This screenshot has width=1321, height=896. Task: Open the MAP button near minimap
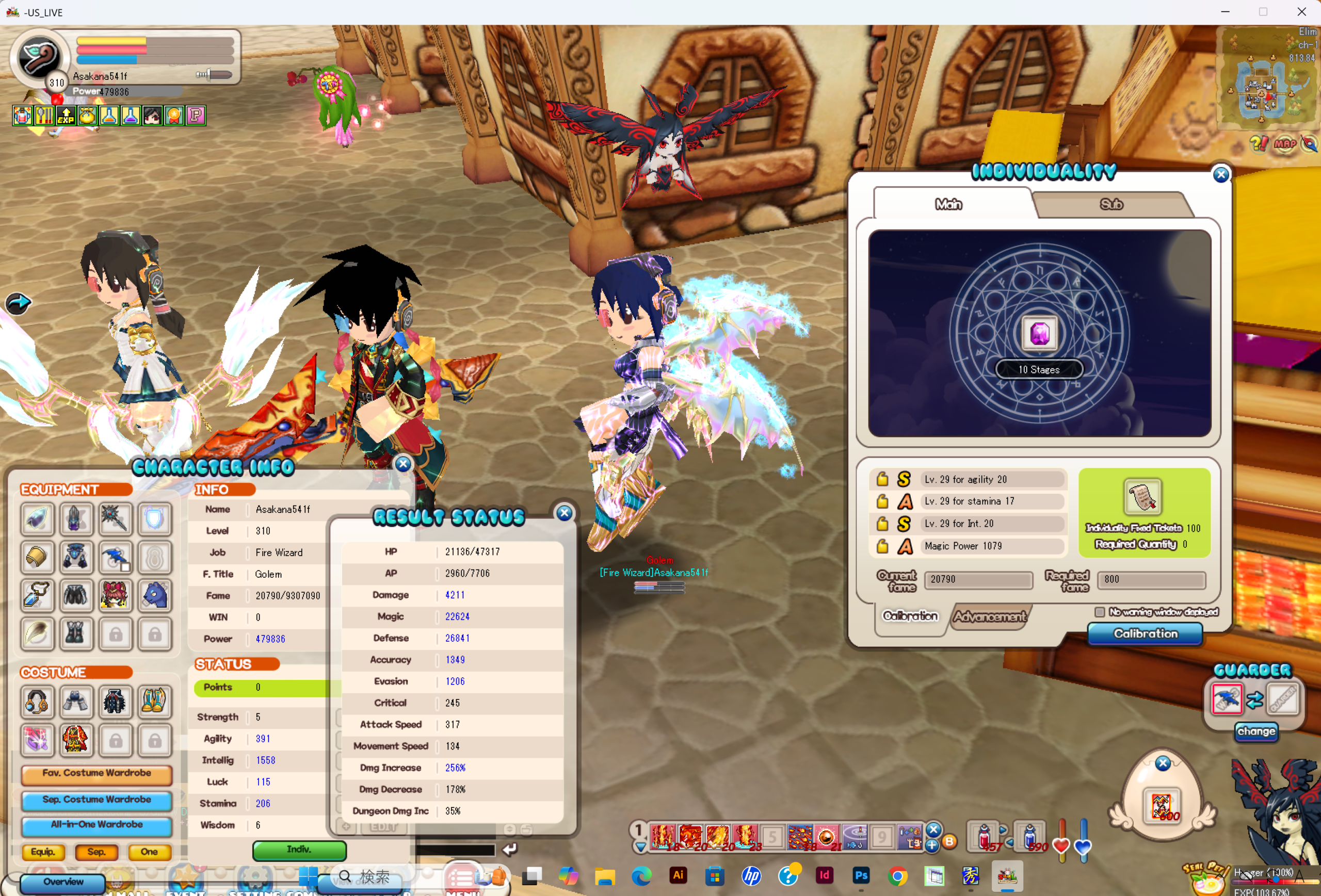pyautogui.click(x=1285, y=144)
